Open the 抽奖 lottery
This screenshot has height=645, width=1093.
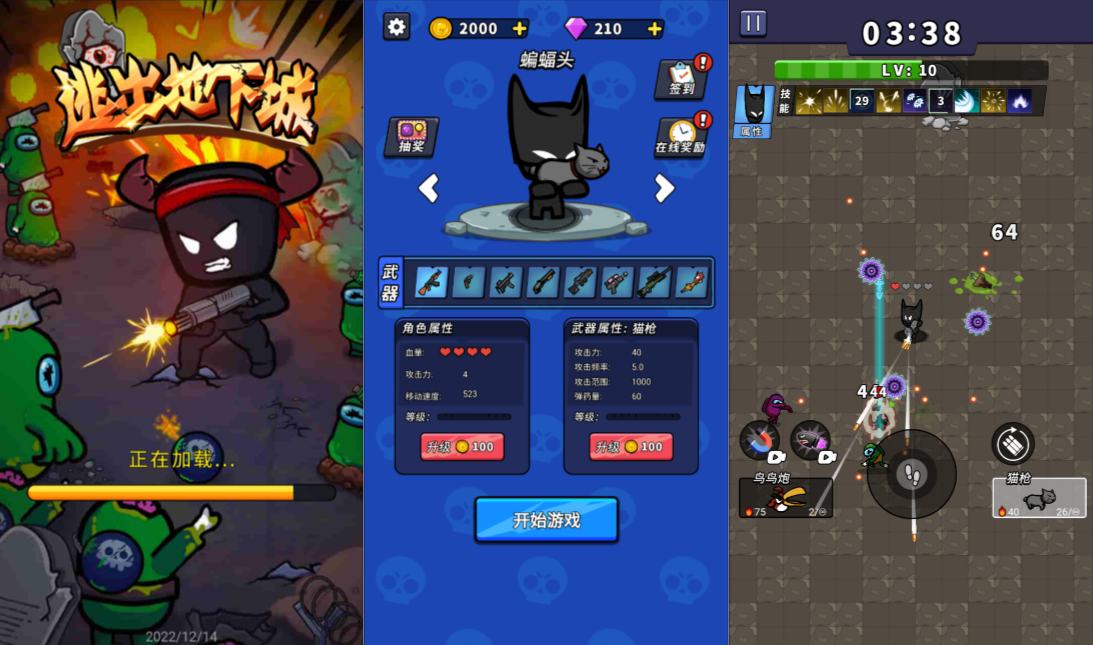coord(411,137)
